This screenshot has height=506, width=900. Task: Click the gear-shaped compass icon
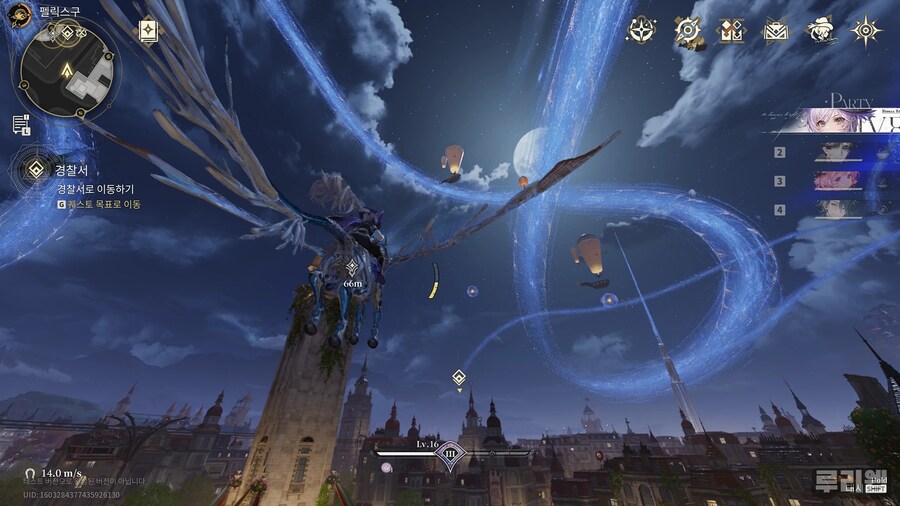(688, 31)
